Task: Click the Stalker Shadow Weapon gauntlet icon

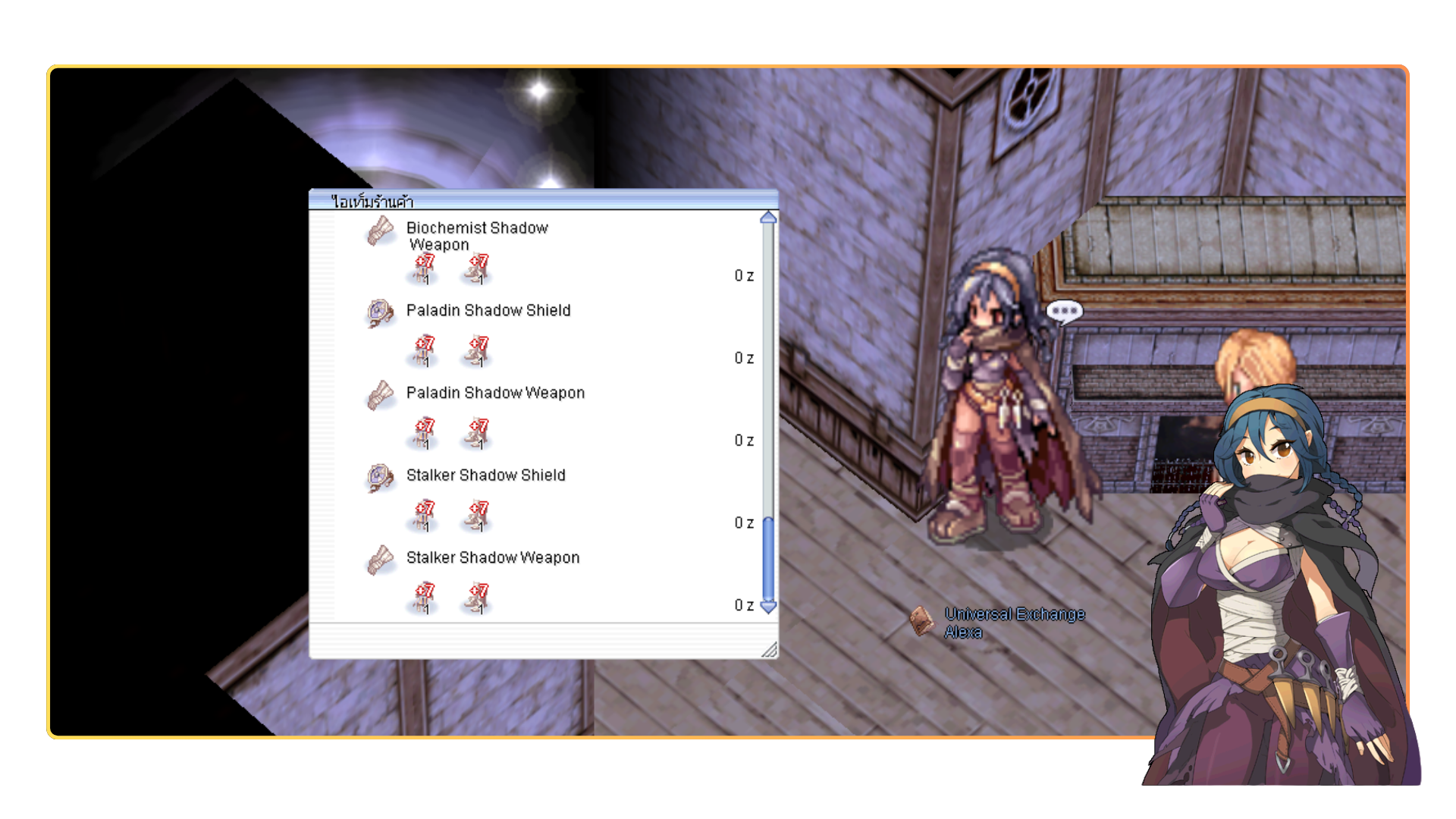Action: click(380, 560)
